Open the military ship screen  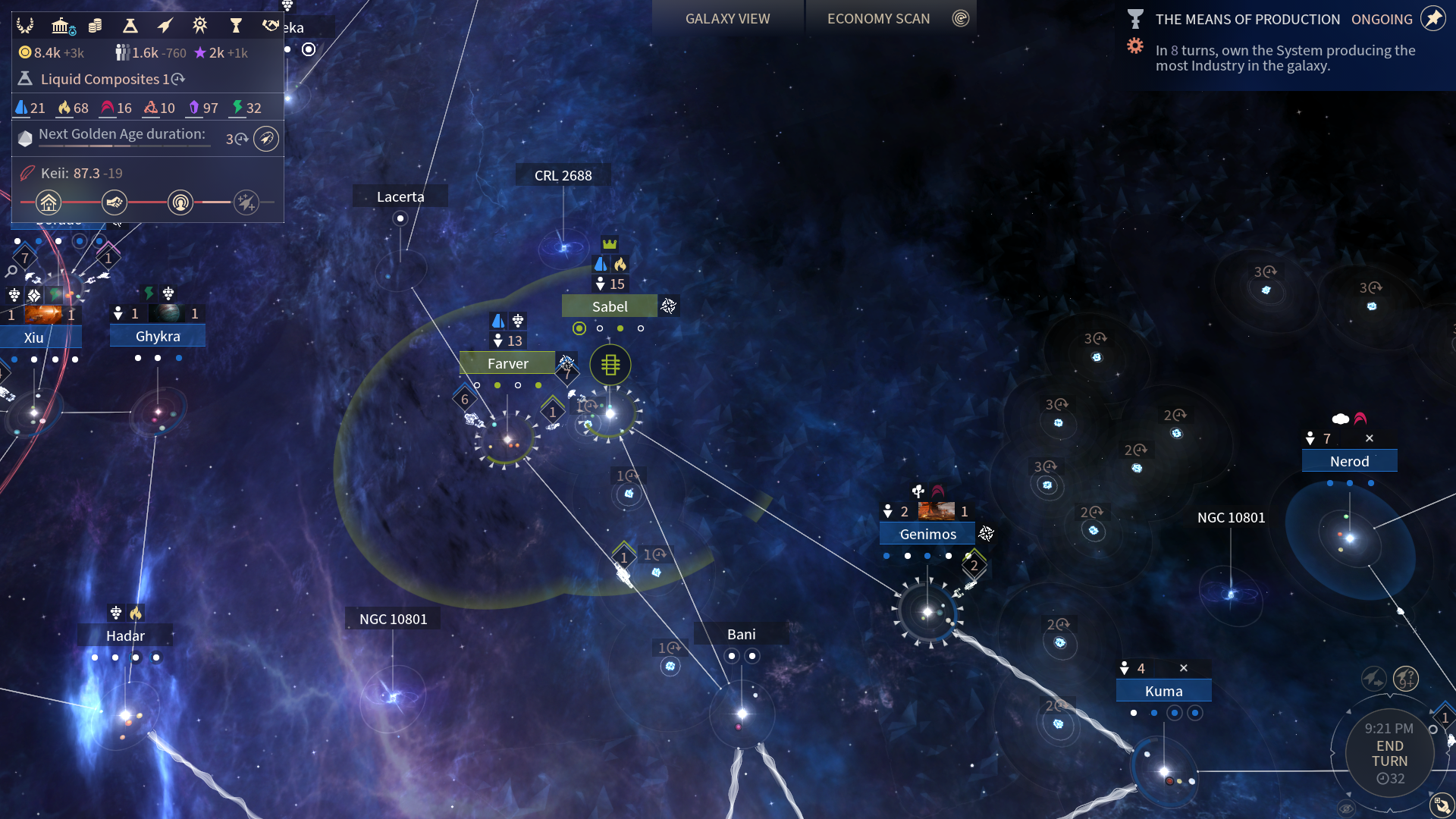(165, 26)
